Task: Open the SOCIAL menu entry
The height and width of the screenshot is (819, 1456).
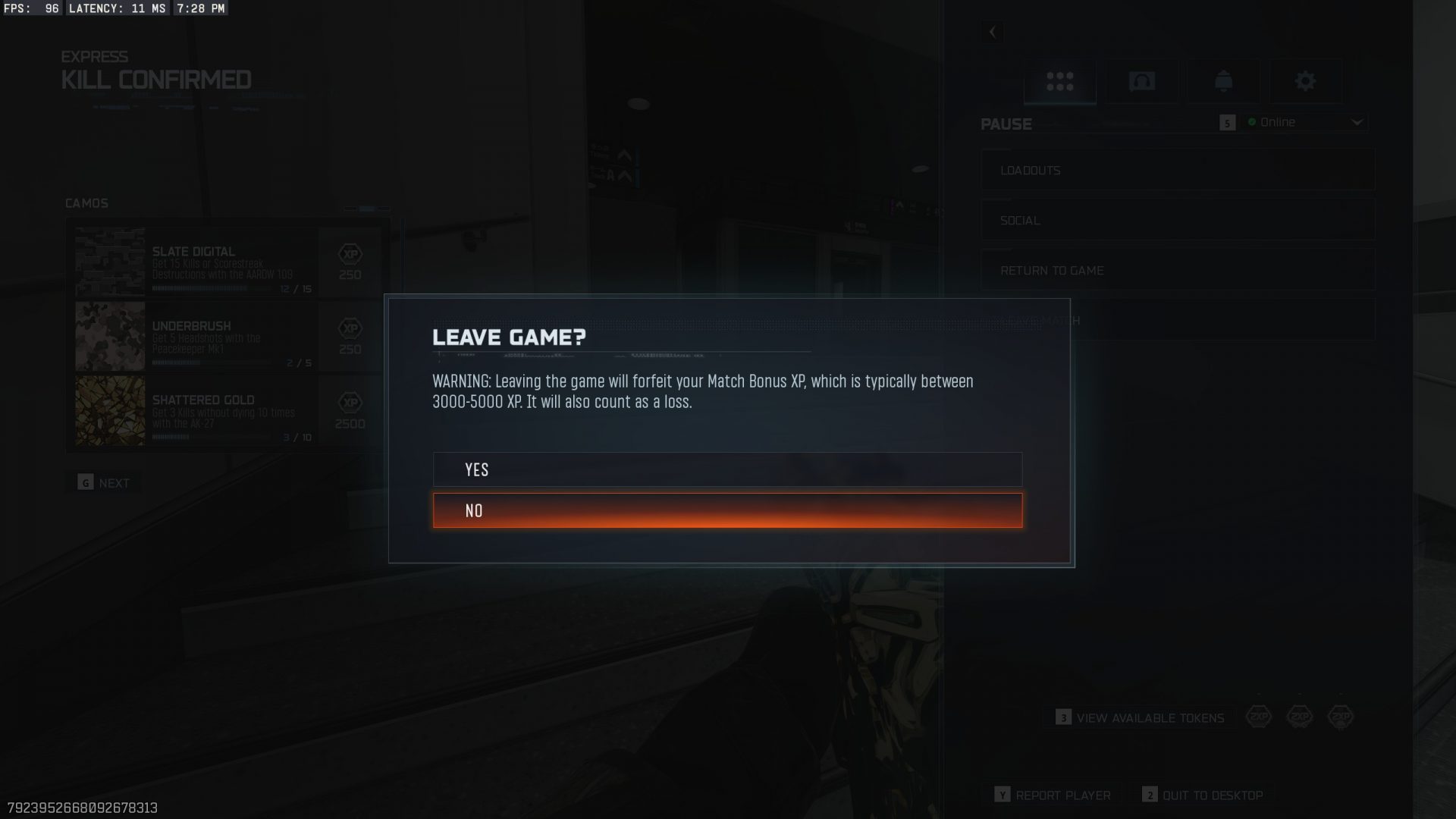Action: click(x=1178, y=220)
